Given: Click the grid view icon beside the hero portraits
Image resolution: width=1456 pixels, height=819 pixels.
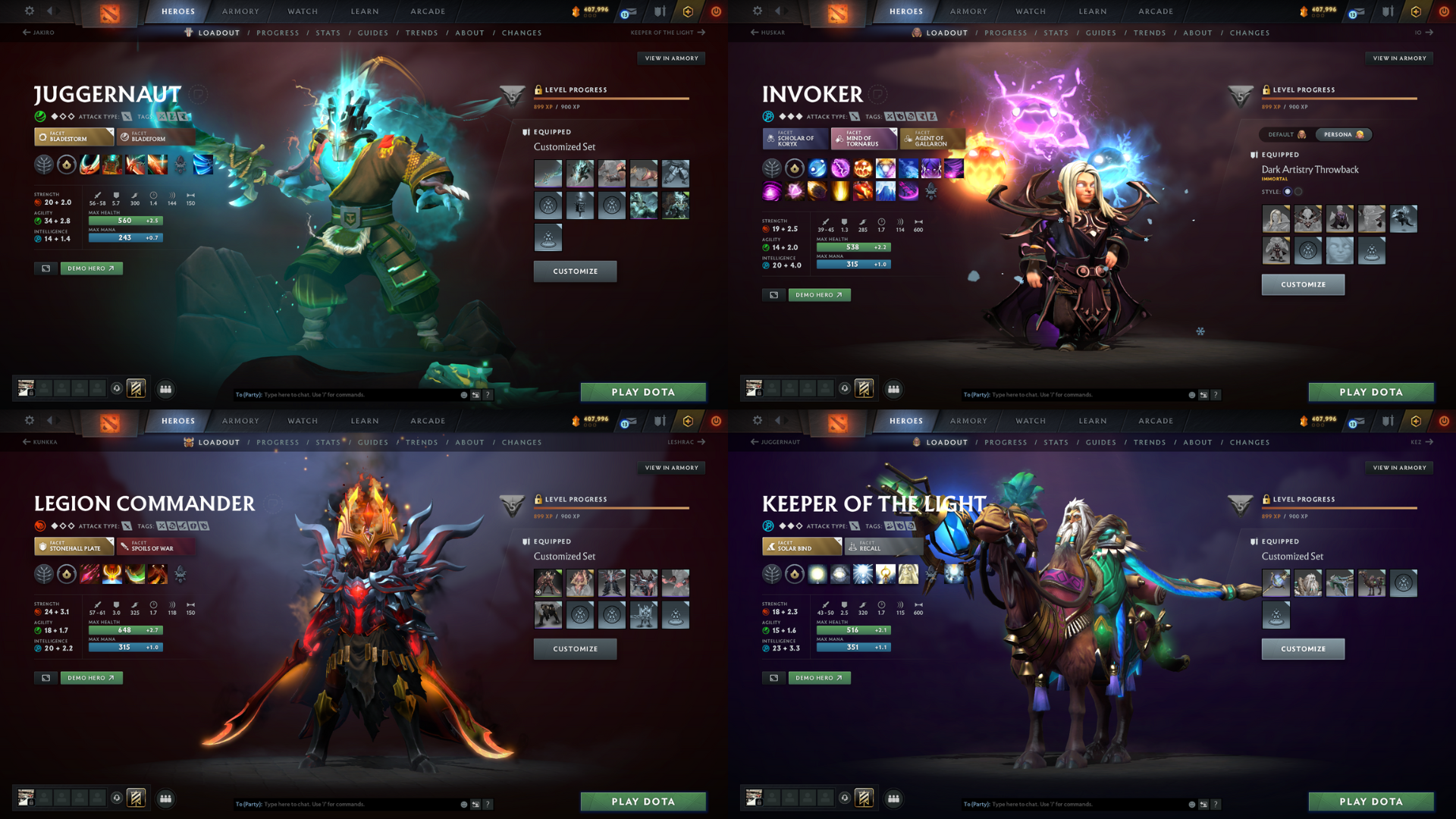Looking at the screenshot, I should (x=165, y=389).
